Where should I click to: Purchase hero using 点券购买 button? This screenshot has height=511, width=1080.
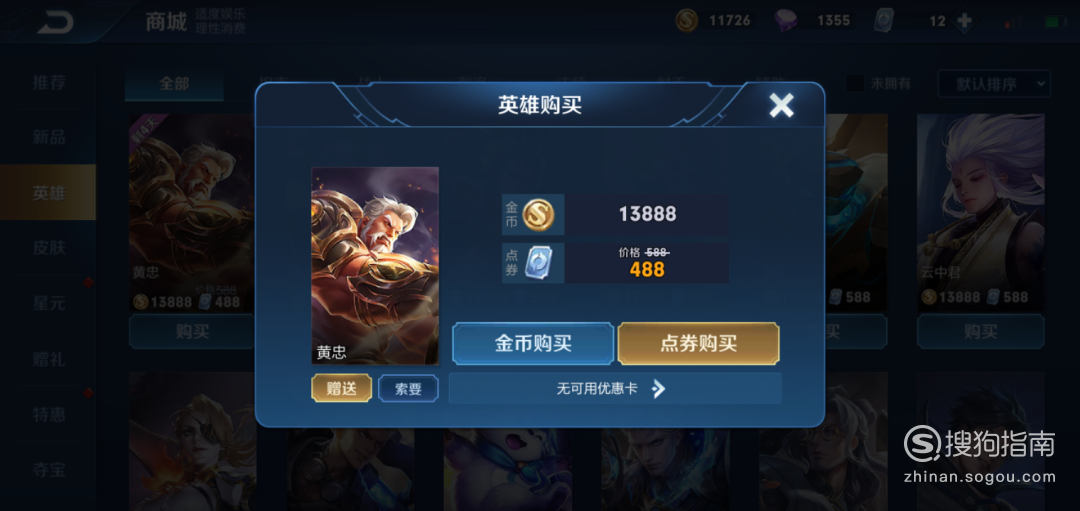tap(698, 343)
